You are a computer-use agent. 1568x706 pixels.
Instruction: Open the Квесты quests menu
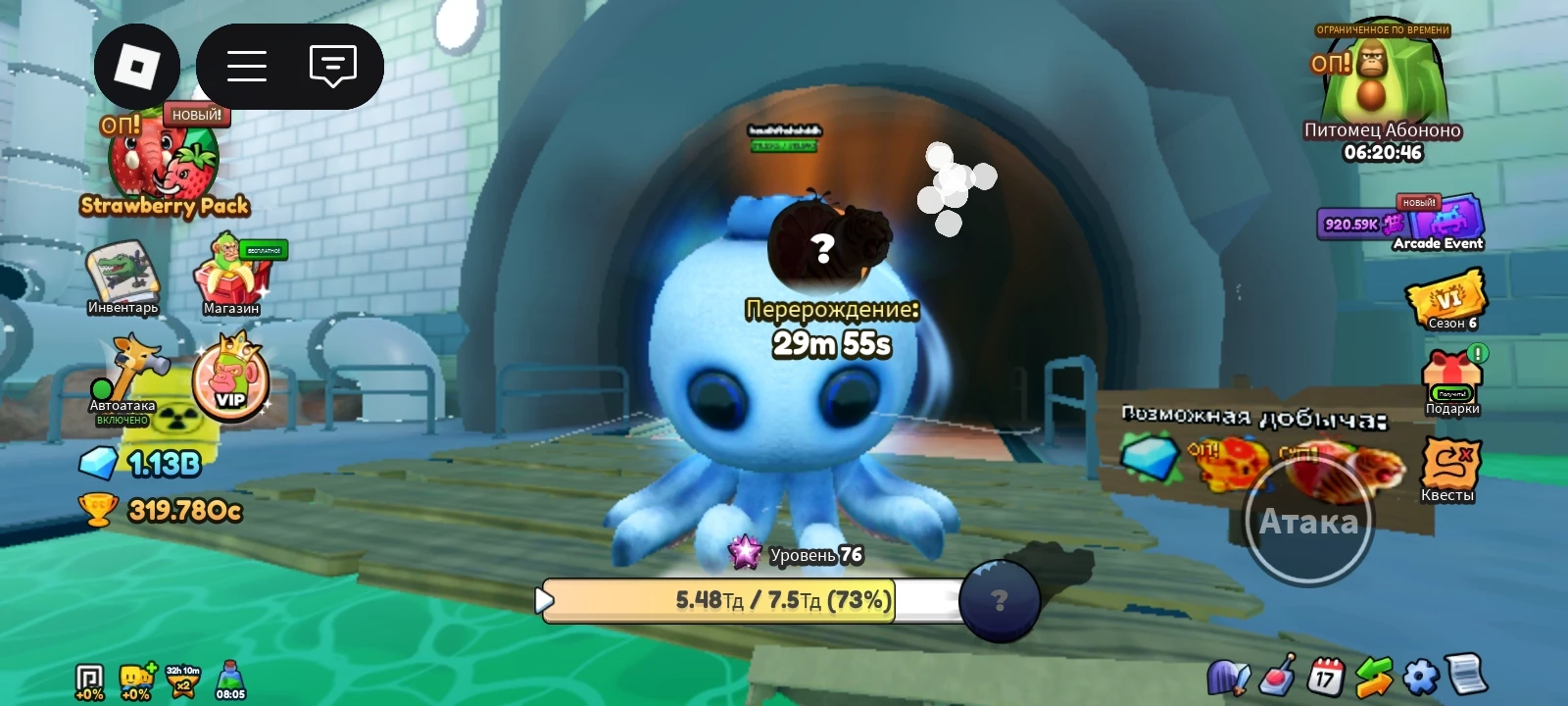pyautogui.click(x=1448, y=467)
